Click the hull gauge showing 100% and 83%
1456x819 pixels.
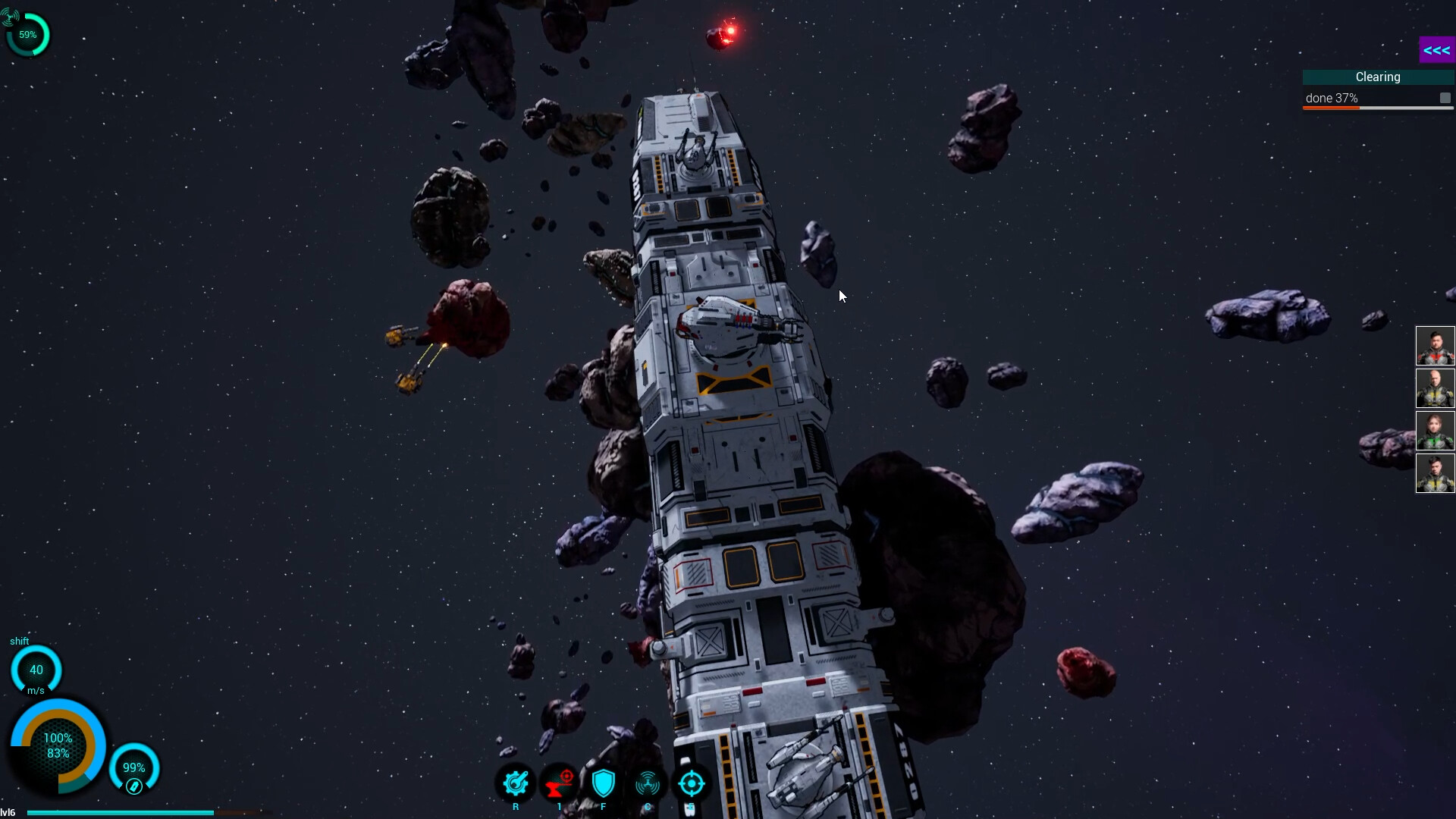[x=59, y=745]
